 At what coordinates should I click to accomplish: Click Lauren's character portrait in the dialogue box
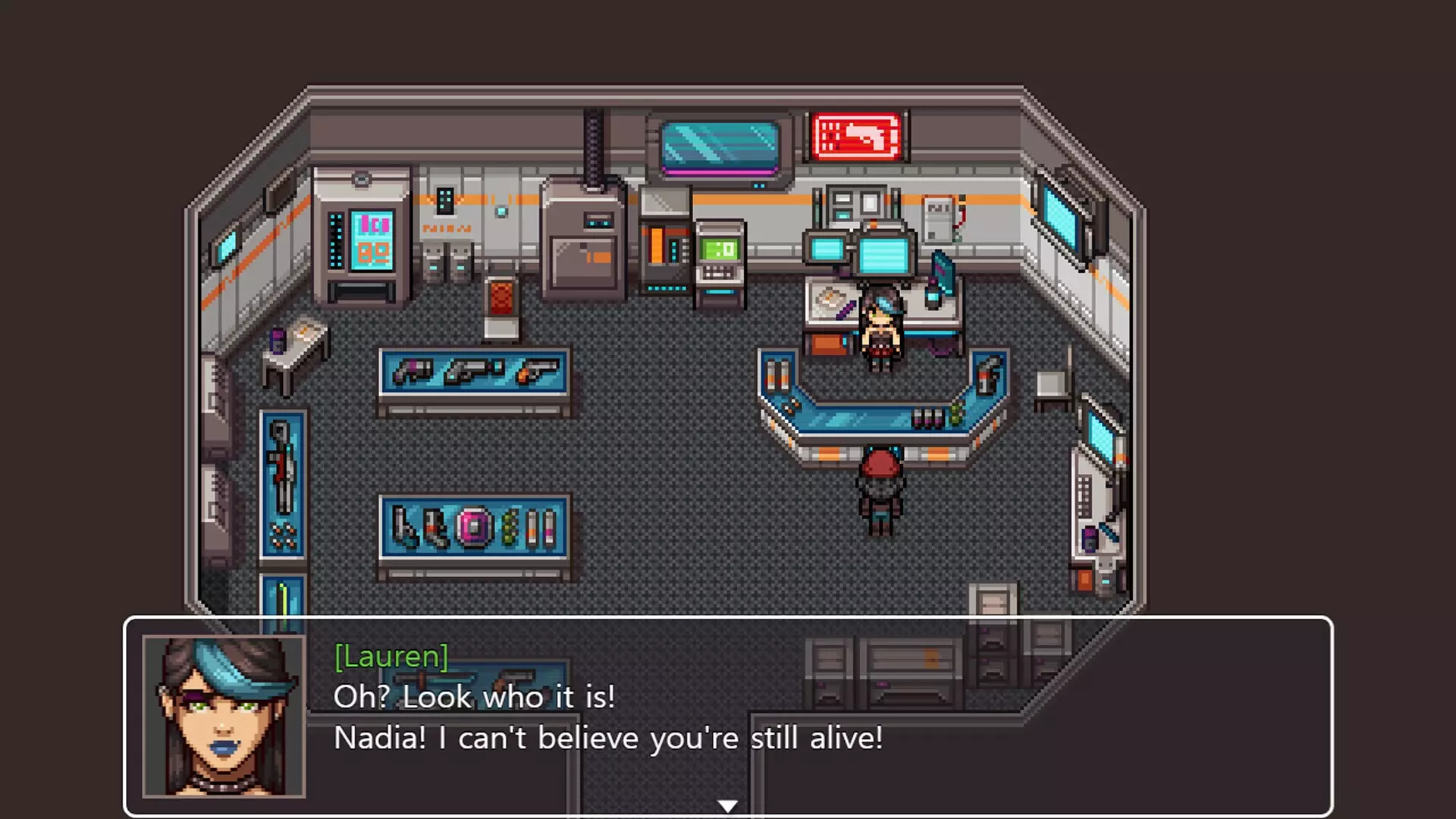(221, 717)
